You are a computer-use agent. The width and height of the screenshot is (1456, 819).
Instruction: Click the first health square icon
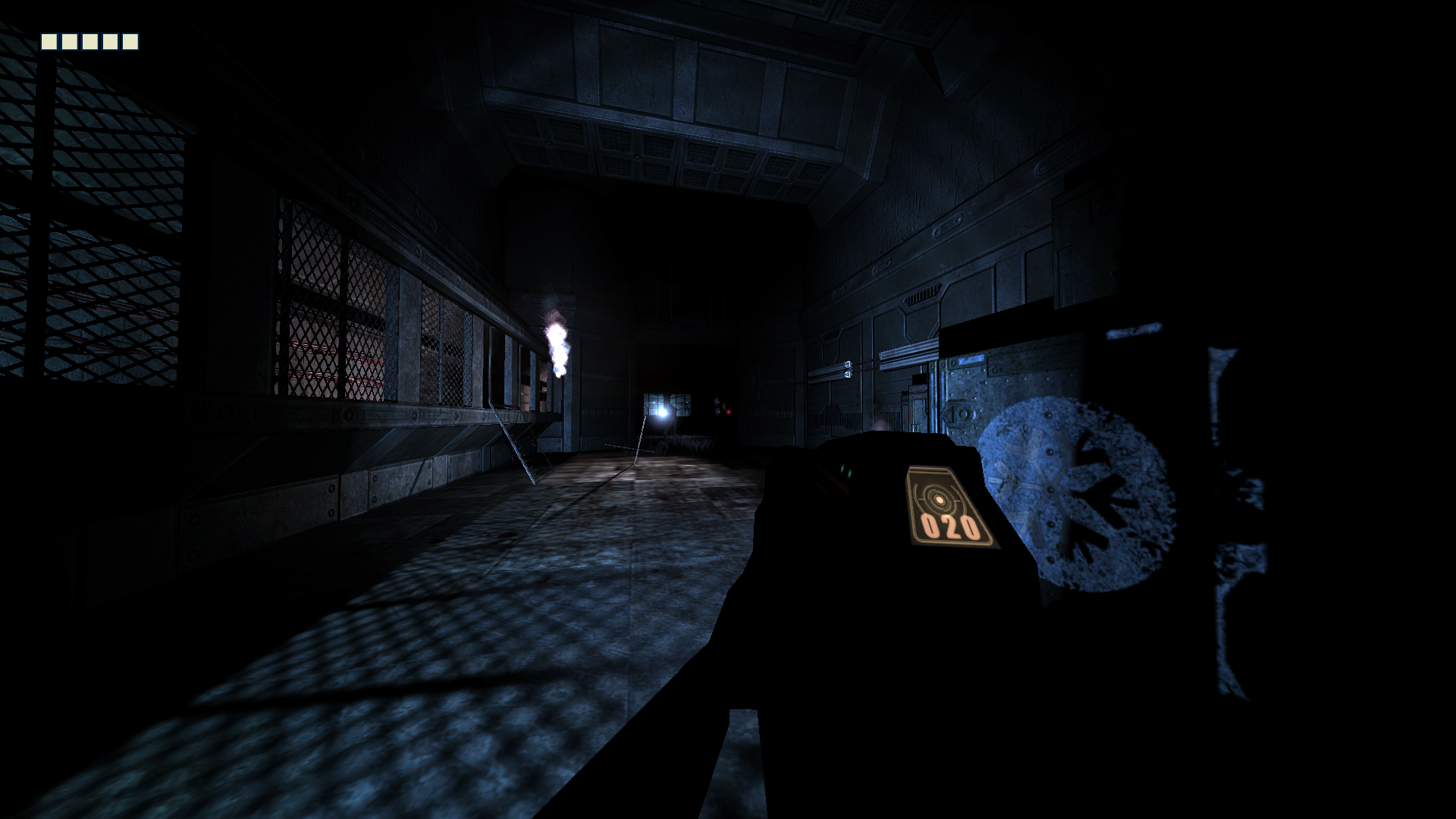[x=49, y=42]
